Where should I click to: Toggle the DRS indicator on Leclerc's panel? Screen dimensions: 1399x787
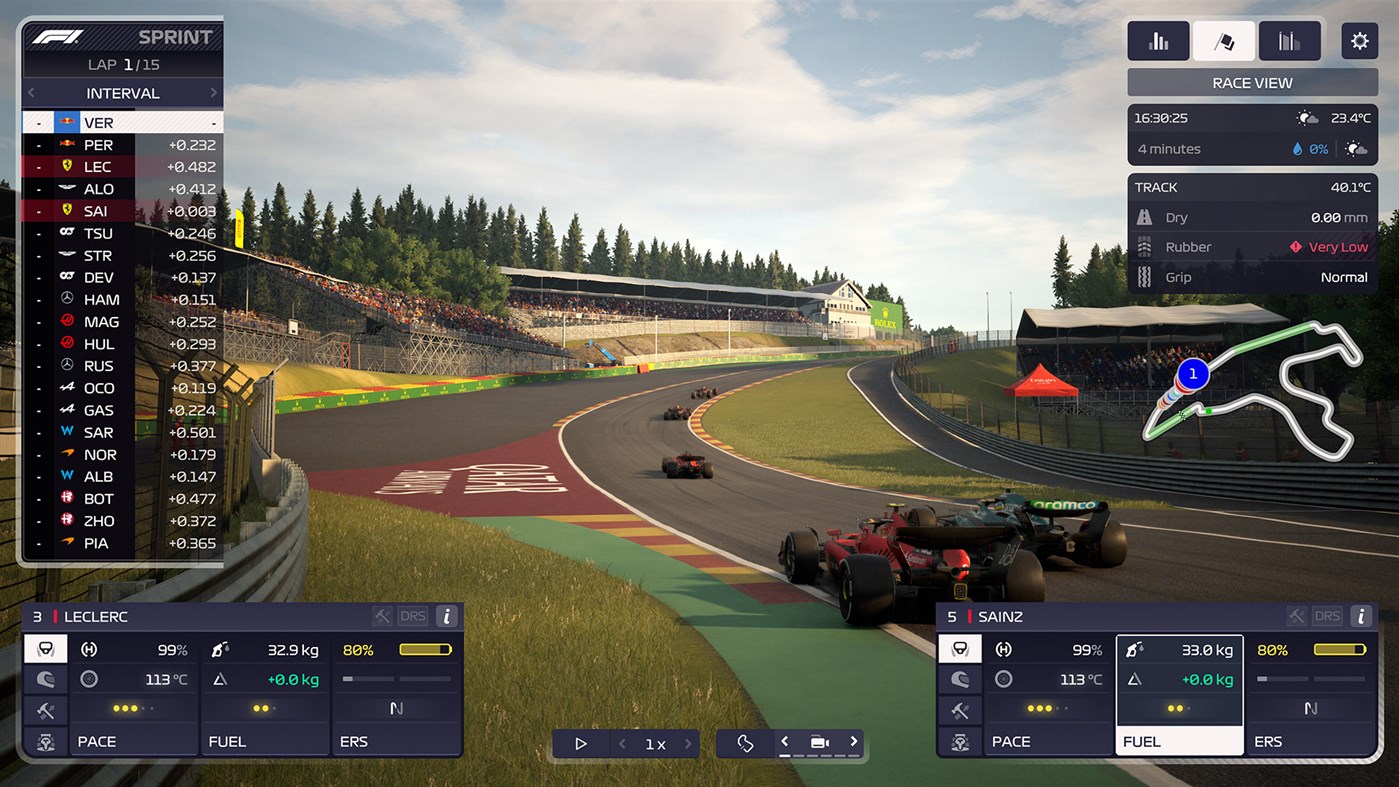(x=412, y=616)
